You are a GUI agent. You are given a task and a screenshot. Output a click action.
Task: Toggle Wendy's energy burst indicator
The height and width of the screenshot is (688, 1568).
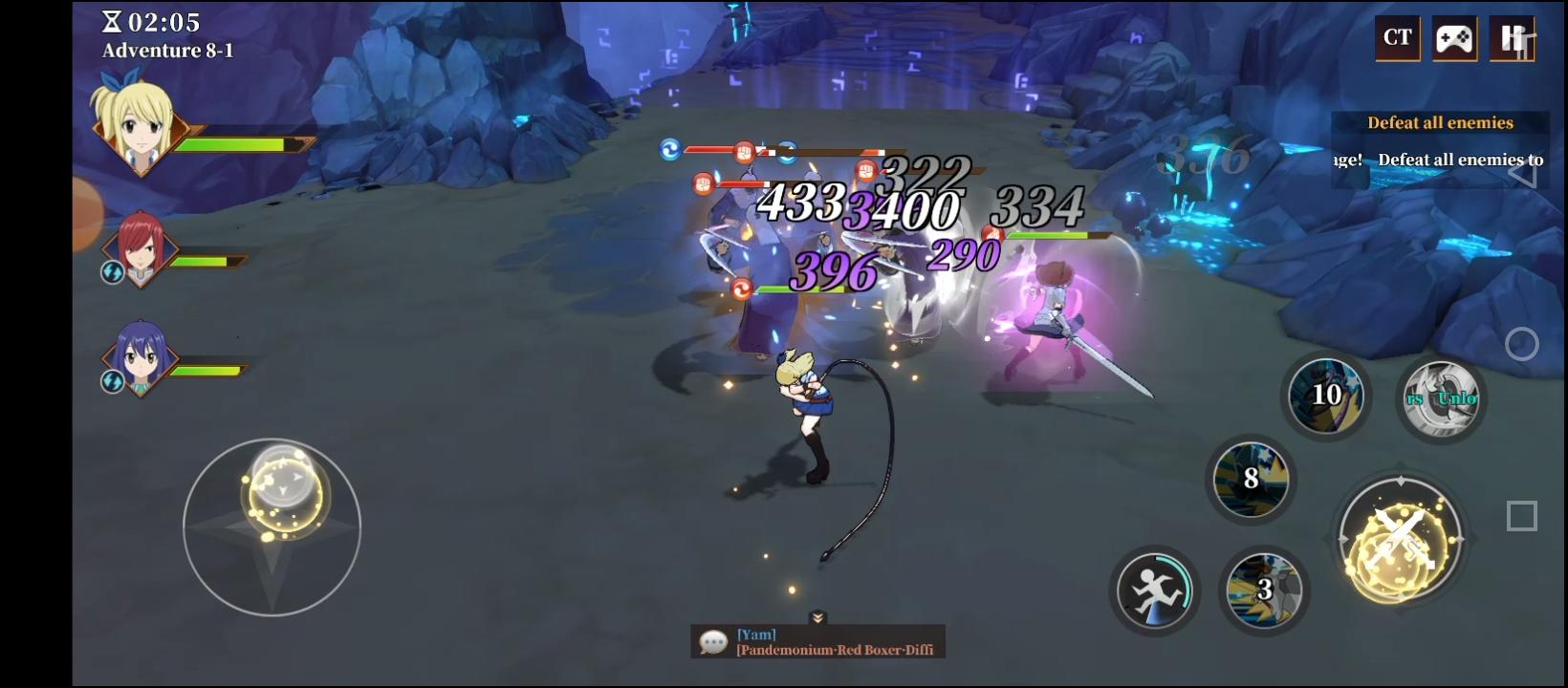point(112,383)
